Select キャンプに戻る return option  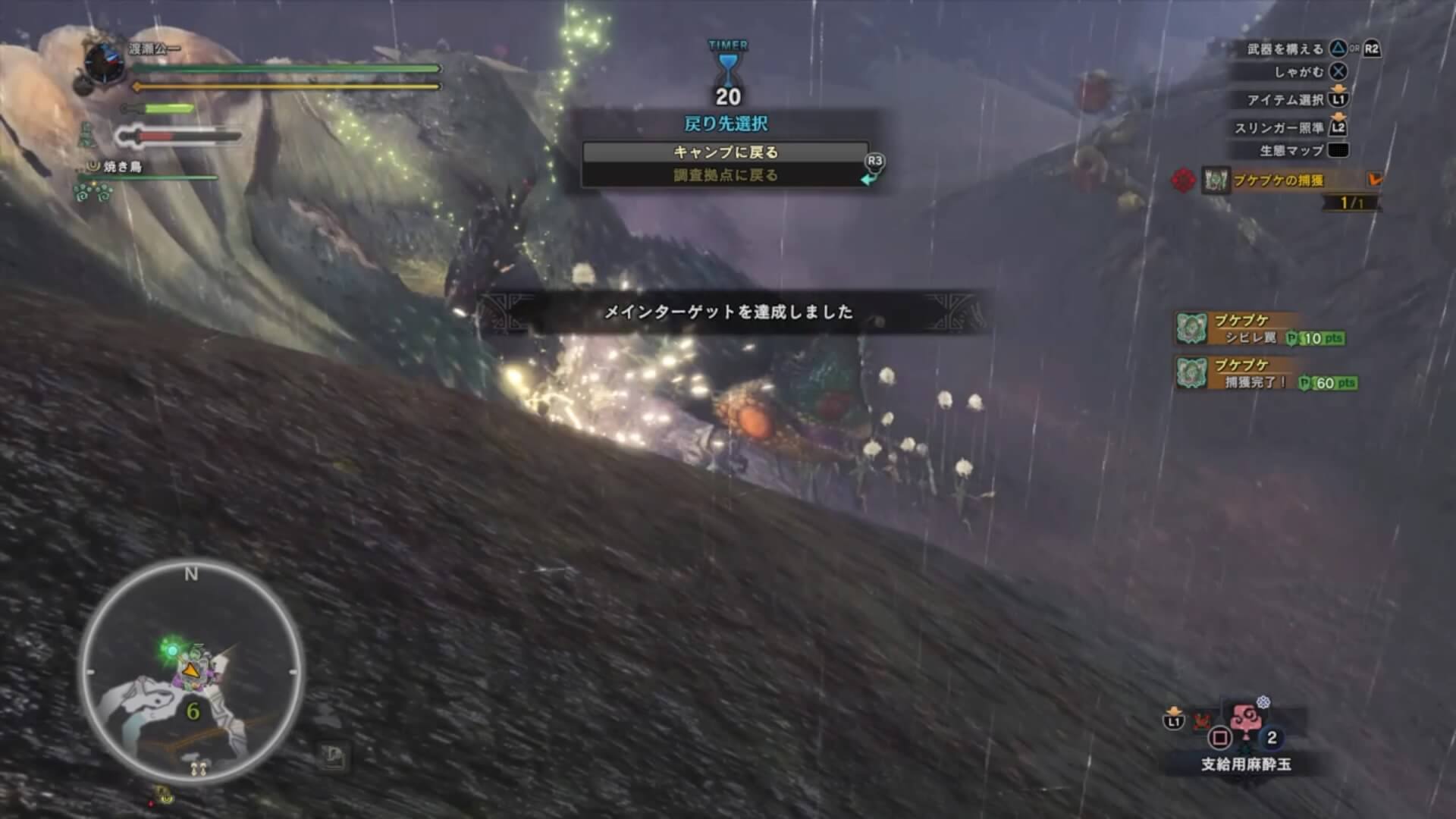725,152
